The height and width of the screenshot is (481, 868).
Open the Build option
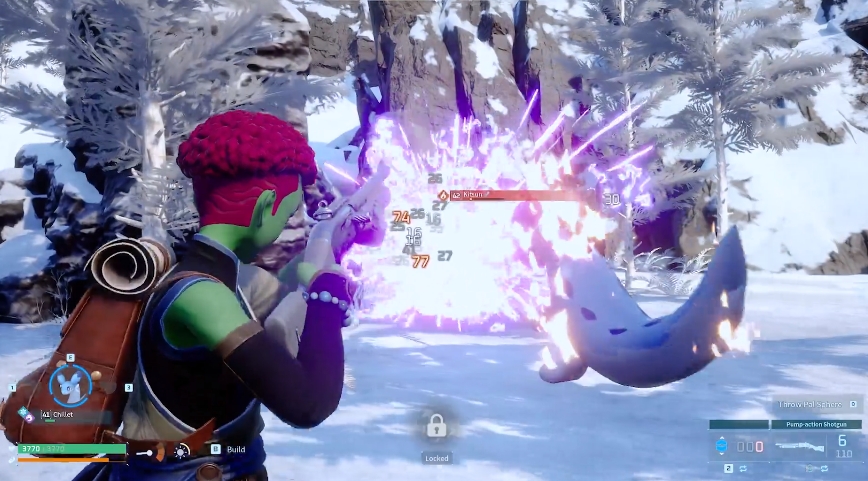coord(235,450)
